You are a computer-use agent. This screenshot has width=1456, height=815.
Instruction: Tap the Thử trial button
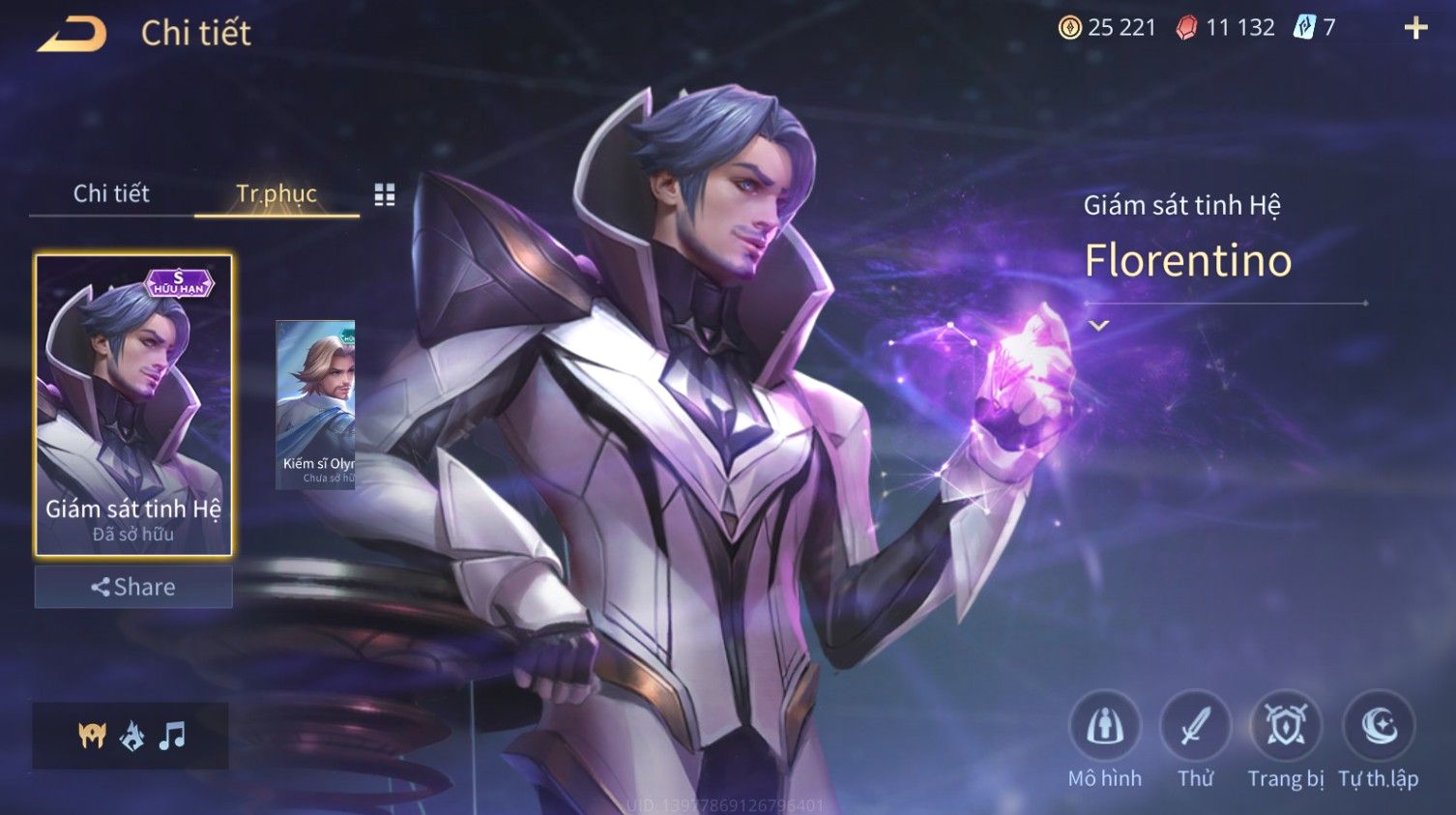pos(1195,727)
